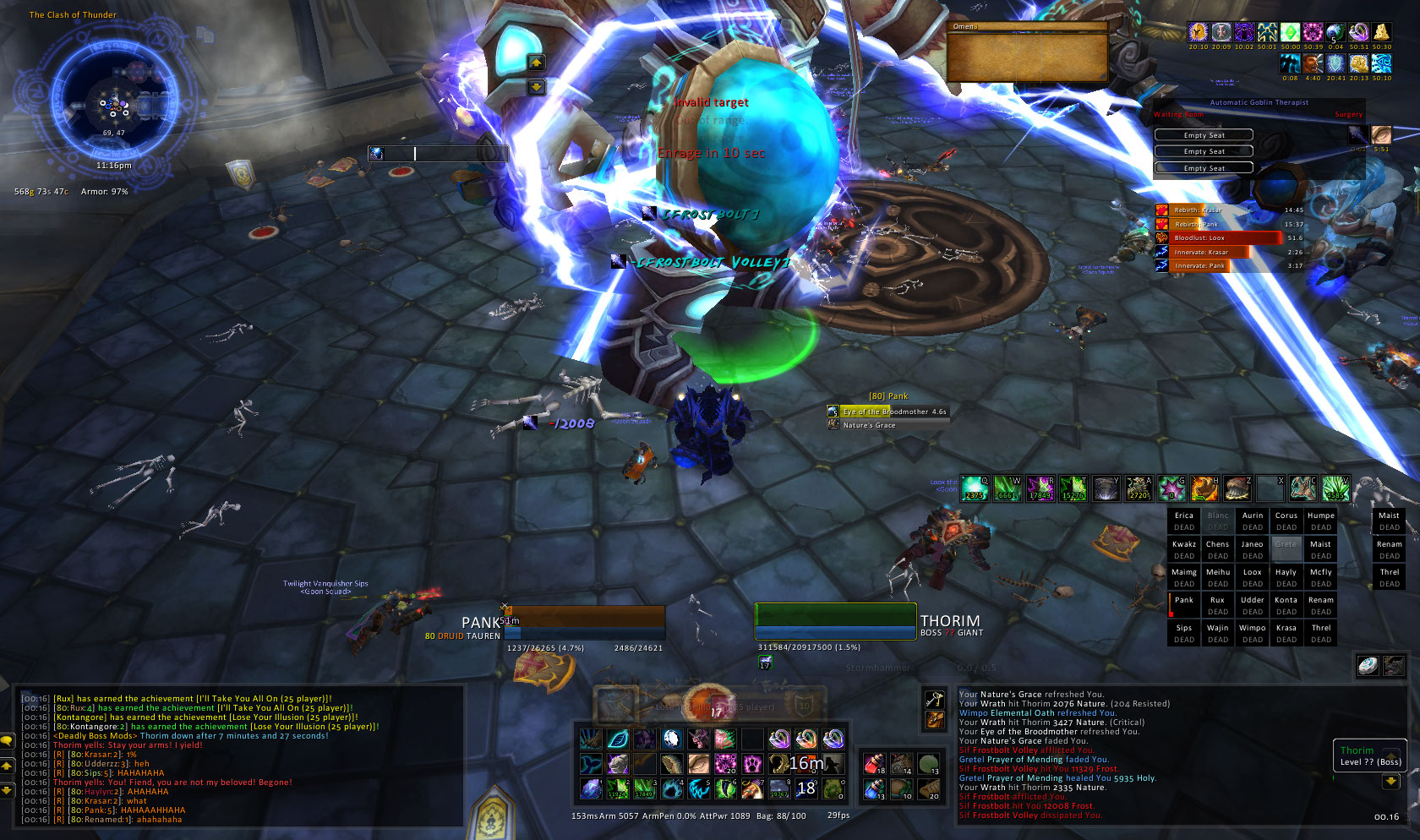Use the blue mana potion slot
The width and height of the screenshot is (1420, 840).
click(875, 789)
